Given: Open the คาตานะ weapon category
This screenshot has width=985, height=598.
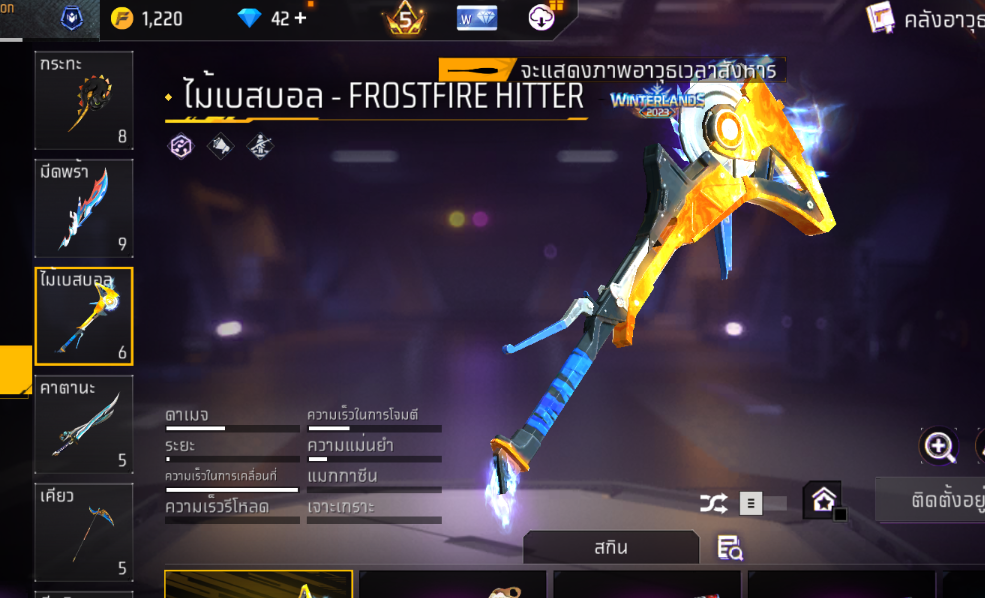Looking at the screenshot, I should [x=84, y=424].
